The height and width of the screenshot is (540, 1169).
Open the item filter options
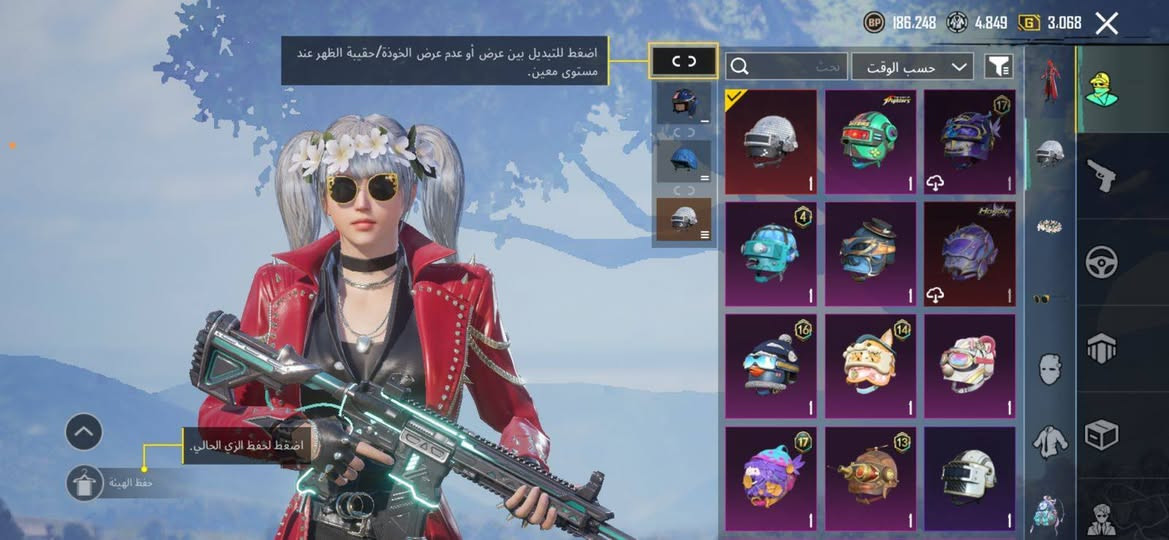tap(998, 67)
